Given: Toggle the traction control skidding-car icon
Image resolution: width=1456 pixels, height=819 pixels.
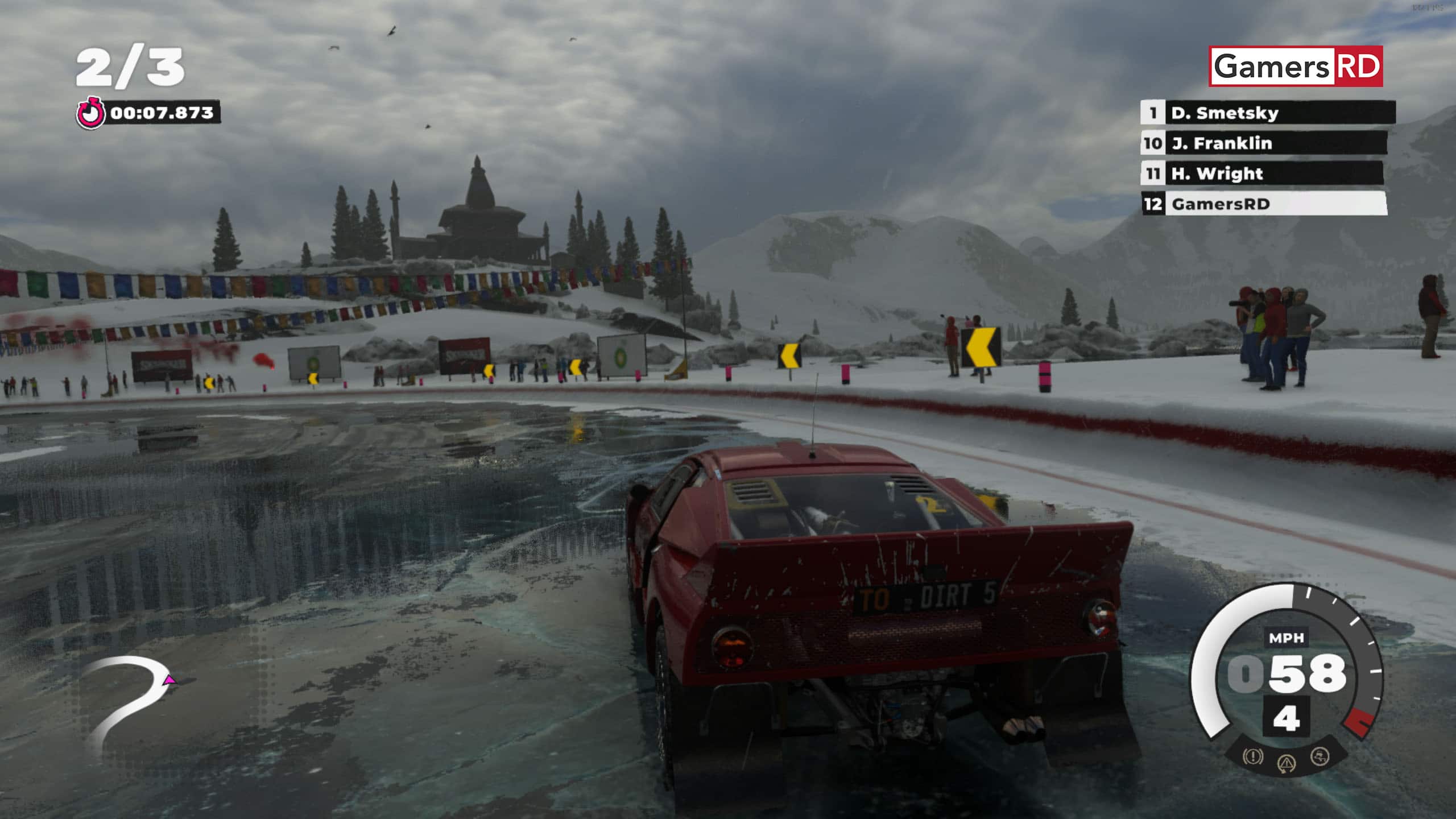Looking at the screenshot, I should click(x=1319, y=756).
